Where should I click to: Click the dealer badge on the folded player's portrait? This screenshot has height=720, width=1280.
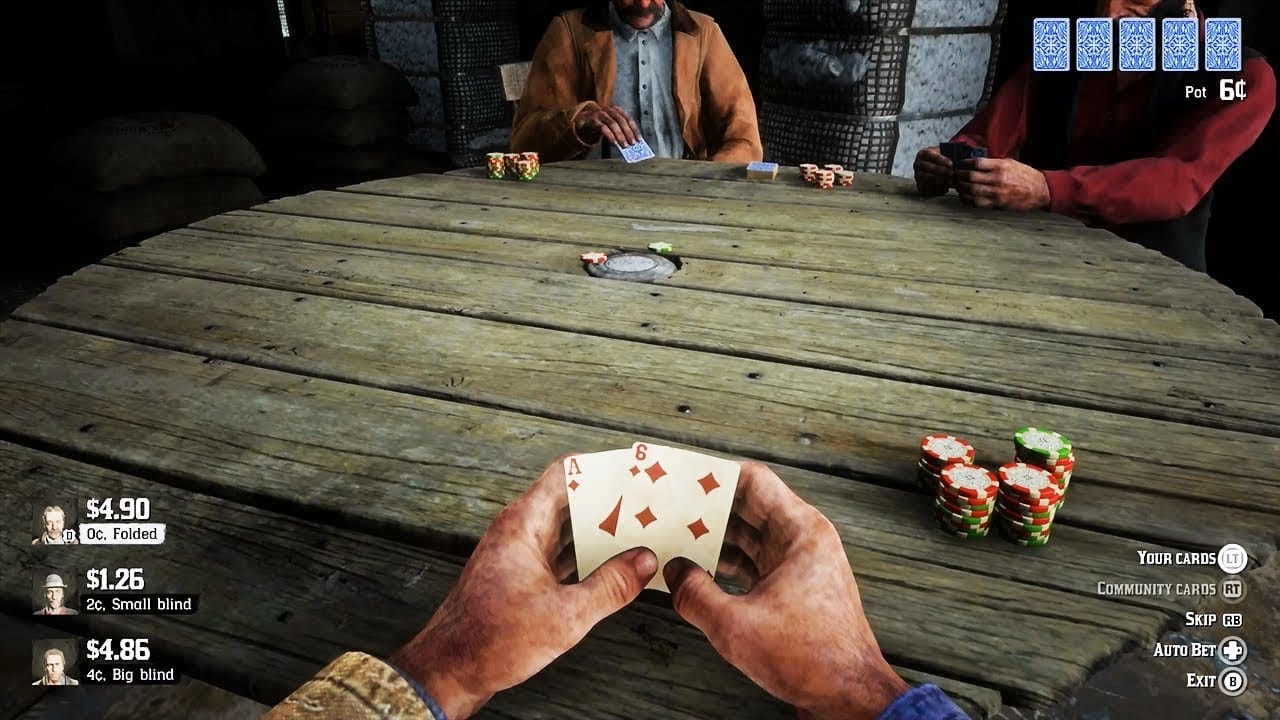point(69,535)
